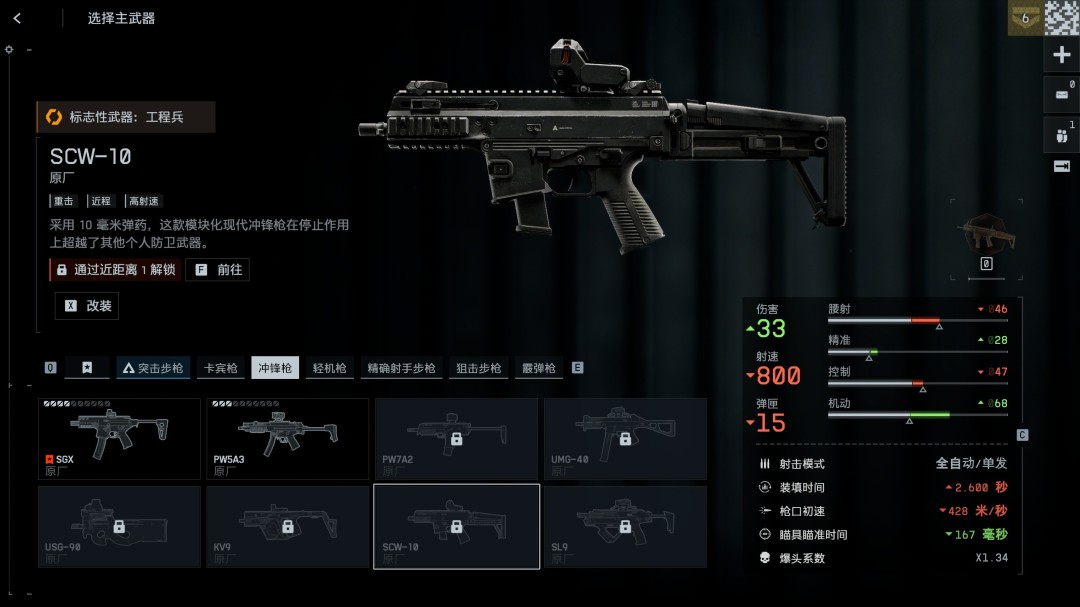Go back using the top-left arrow
1080x607 pixels.
(x=17, y=18)
